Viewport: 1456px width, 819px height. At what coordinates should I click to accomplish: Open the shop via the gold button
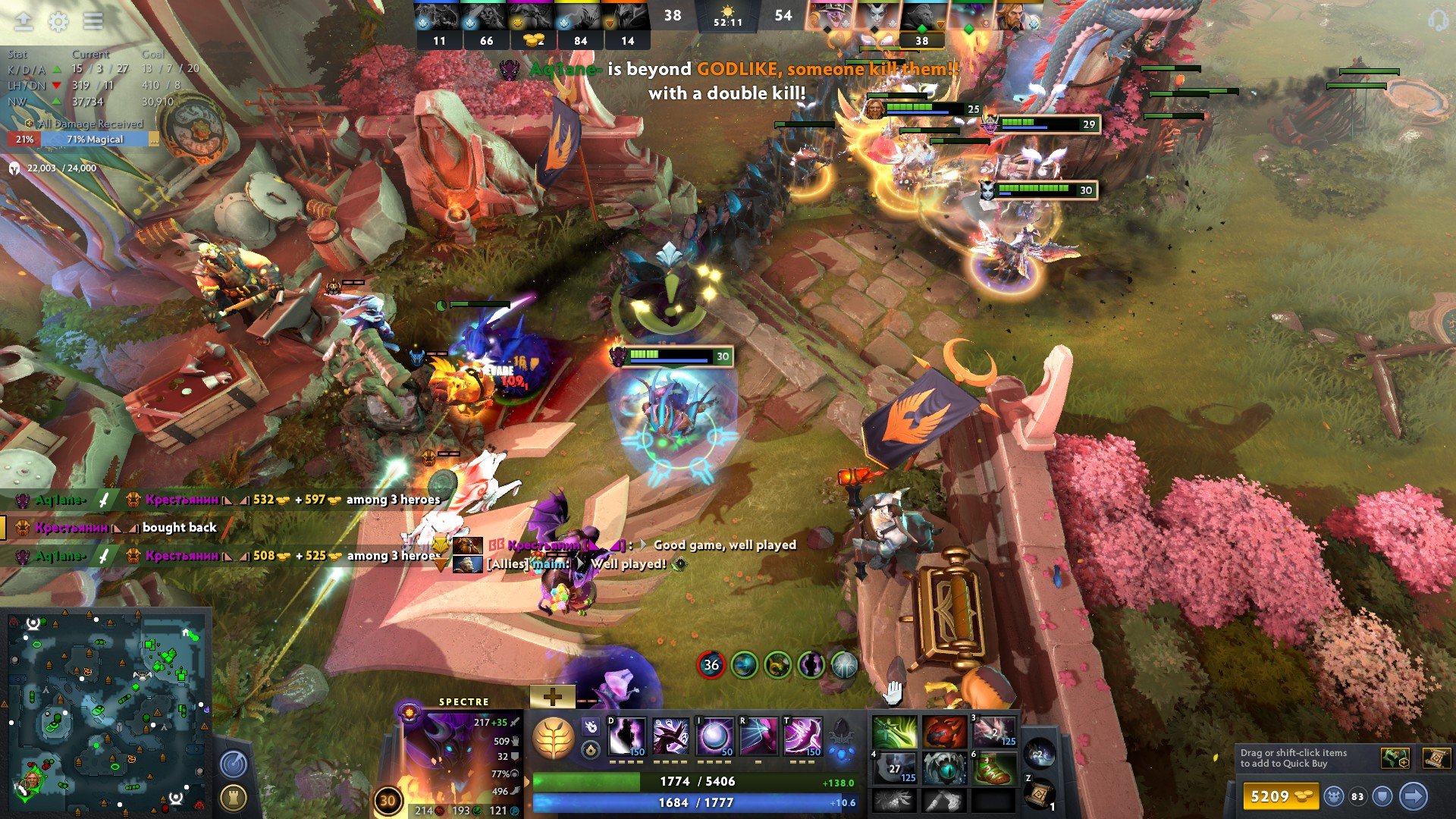(x=1281, y=796)
